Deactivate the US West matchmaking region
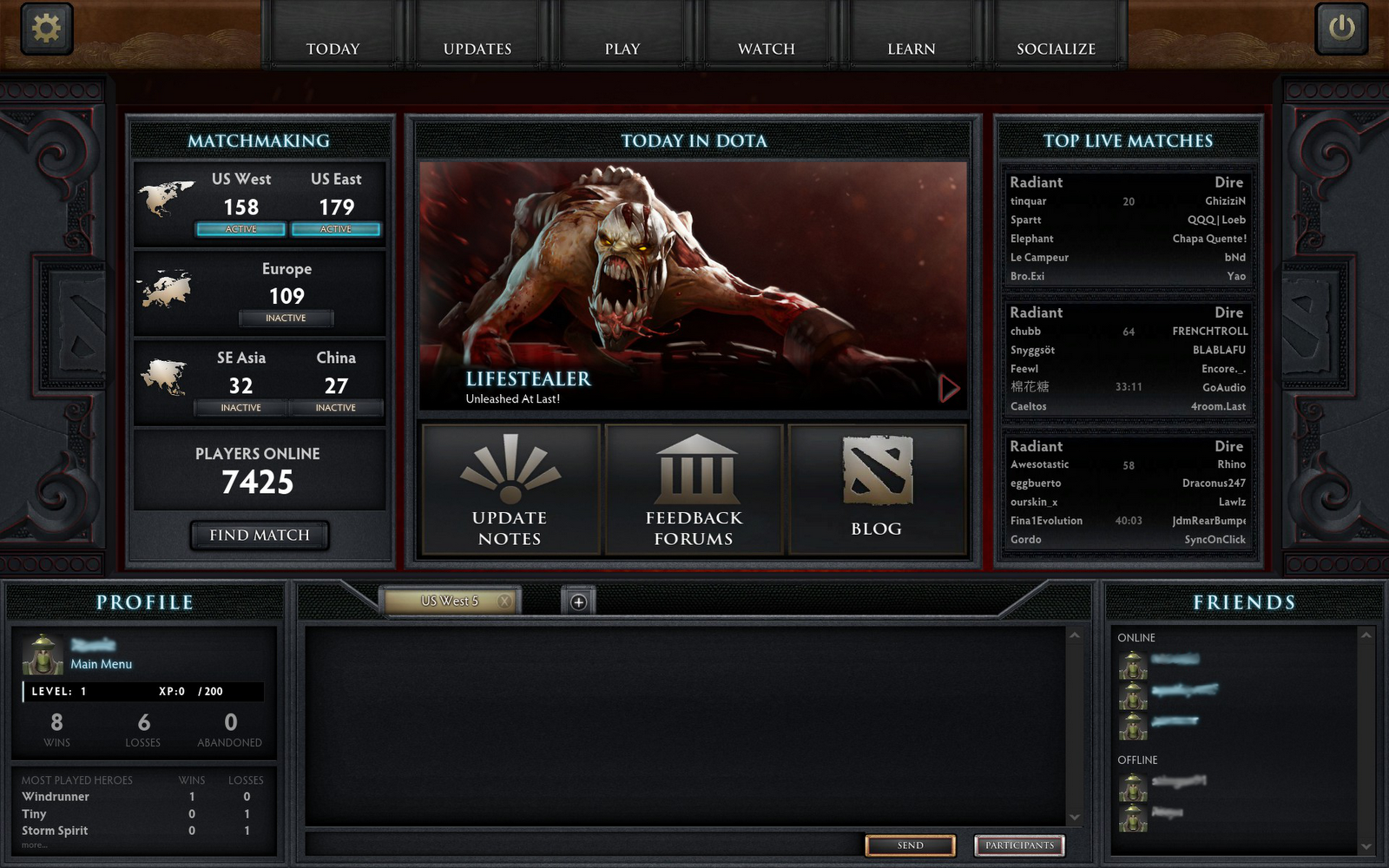The width and height of the screenshot is (1389, 868). pyautogui.click(x=240, y=228)
